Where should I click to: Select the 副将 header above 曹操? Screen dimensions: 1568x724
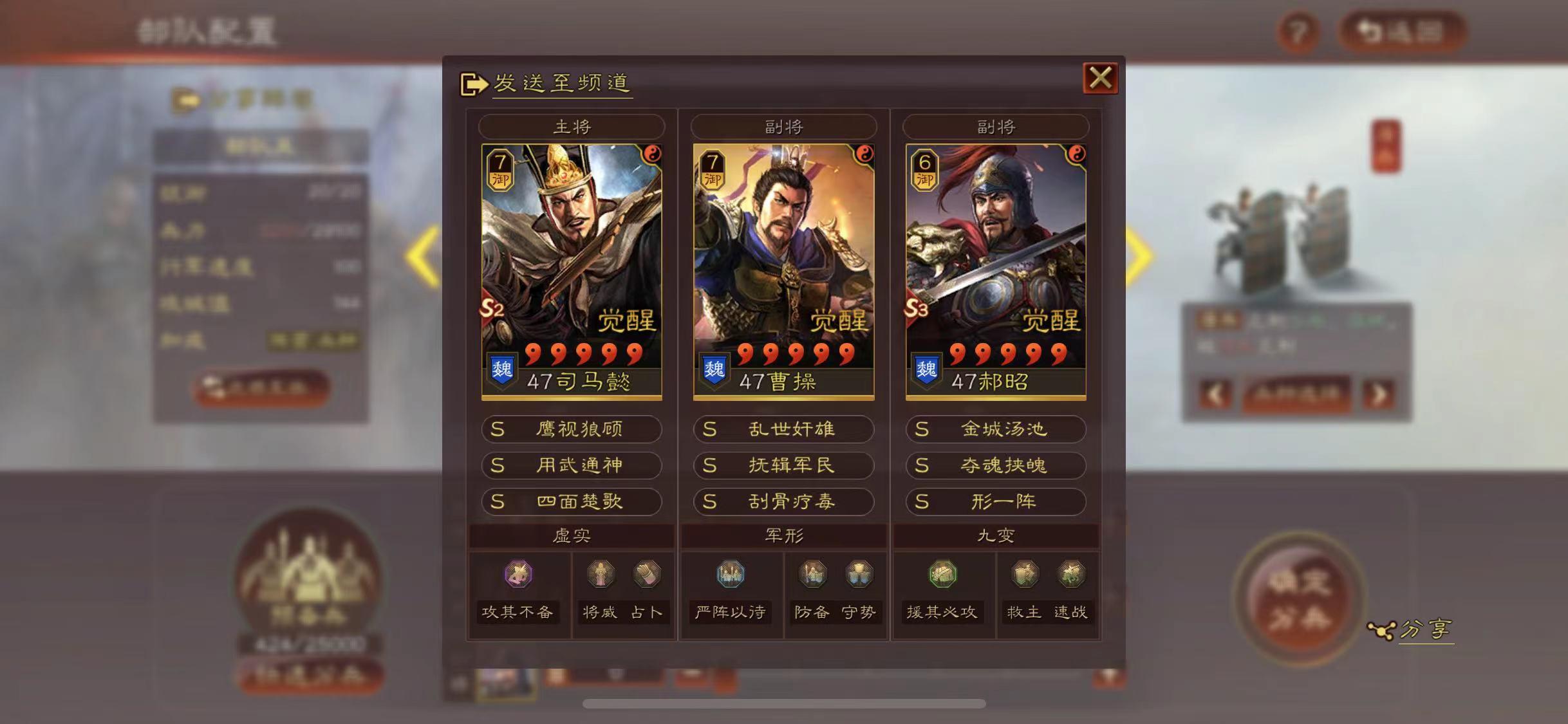click(783, 126)
